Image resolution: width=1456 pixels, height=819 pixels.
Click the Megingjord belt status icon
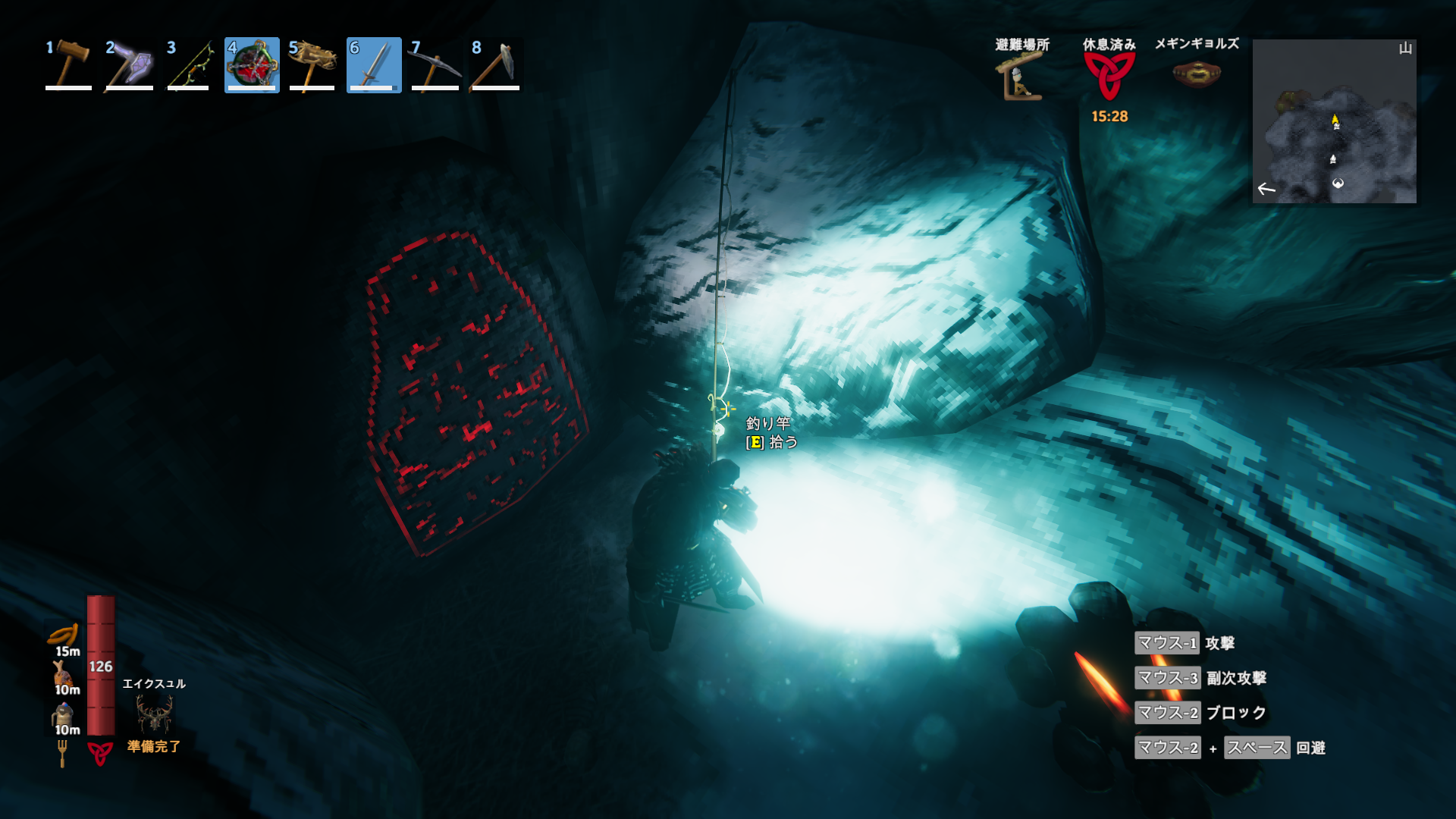pyautogui.click(x=1196, y=74)
